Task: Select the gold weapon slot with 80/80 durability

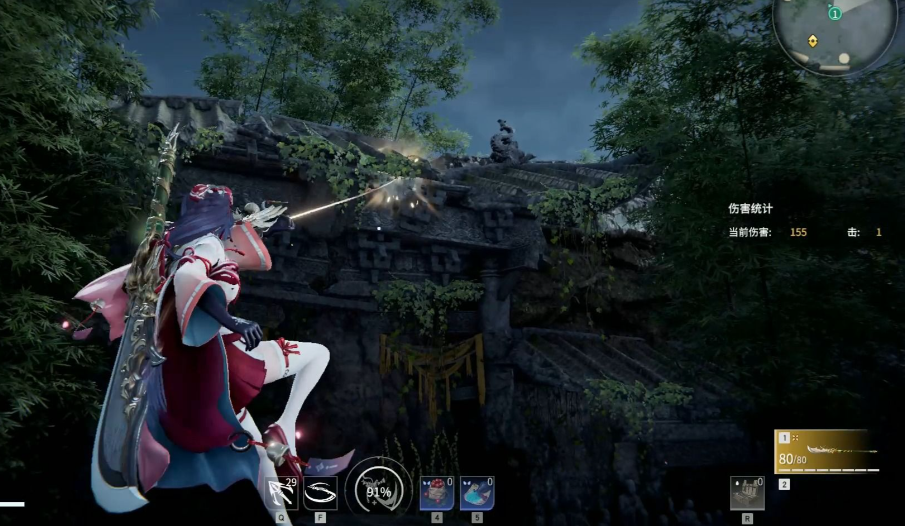Action: point(825,452)
